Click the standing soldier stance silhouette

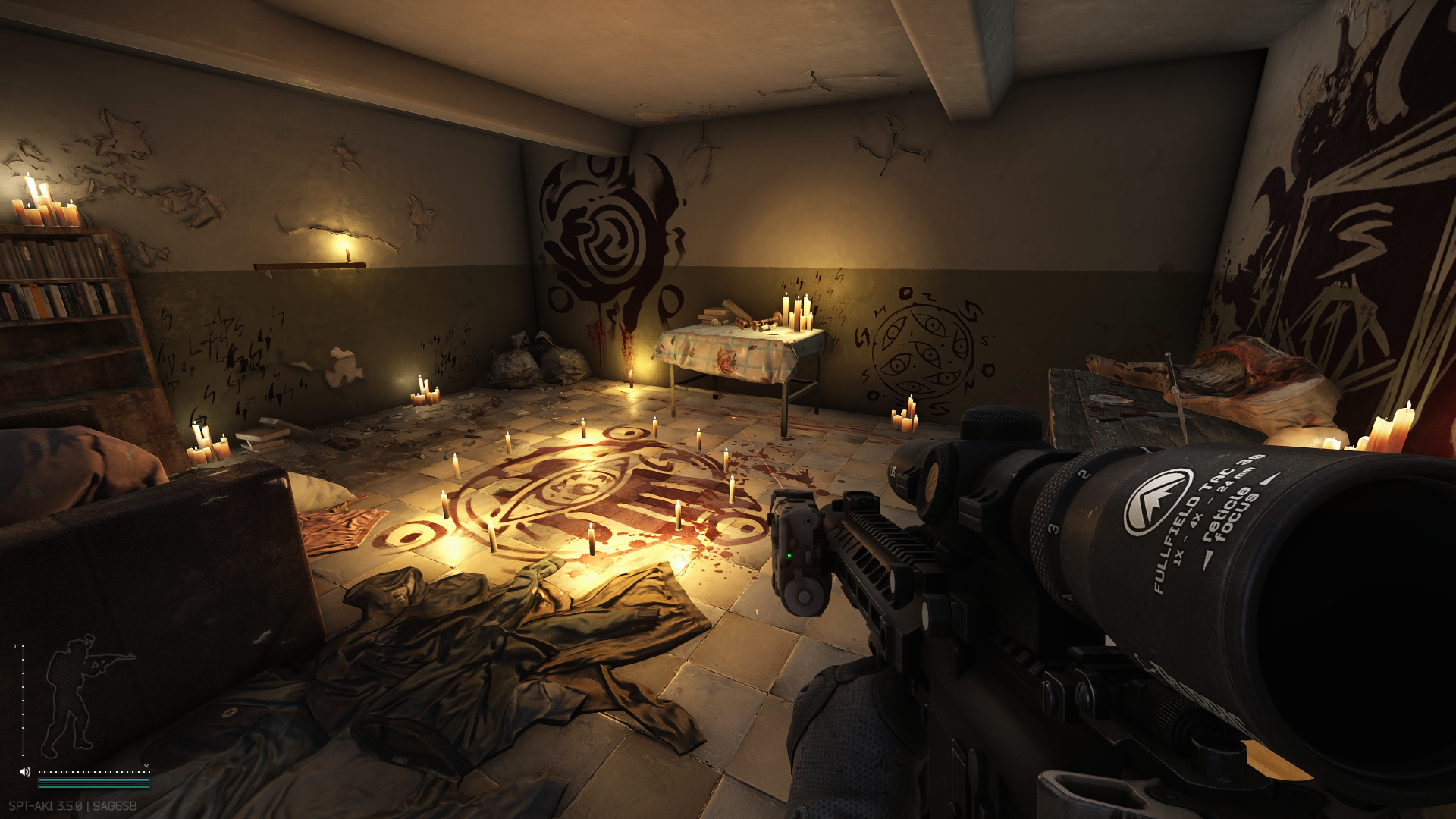pos(76,694)
